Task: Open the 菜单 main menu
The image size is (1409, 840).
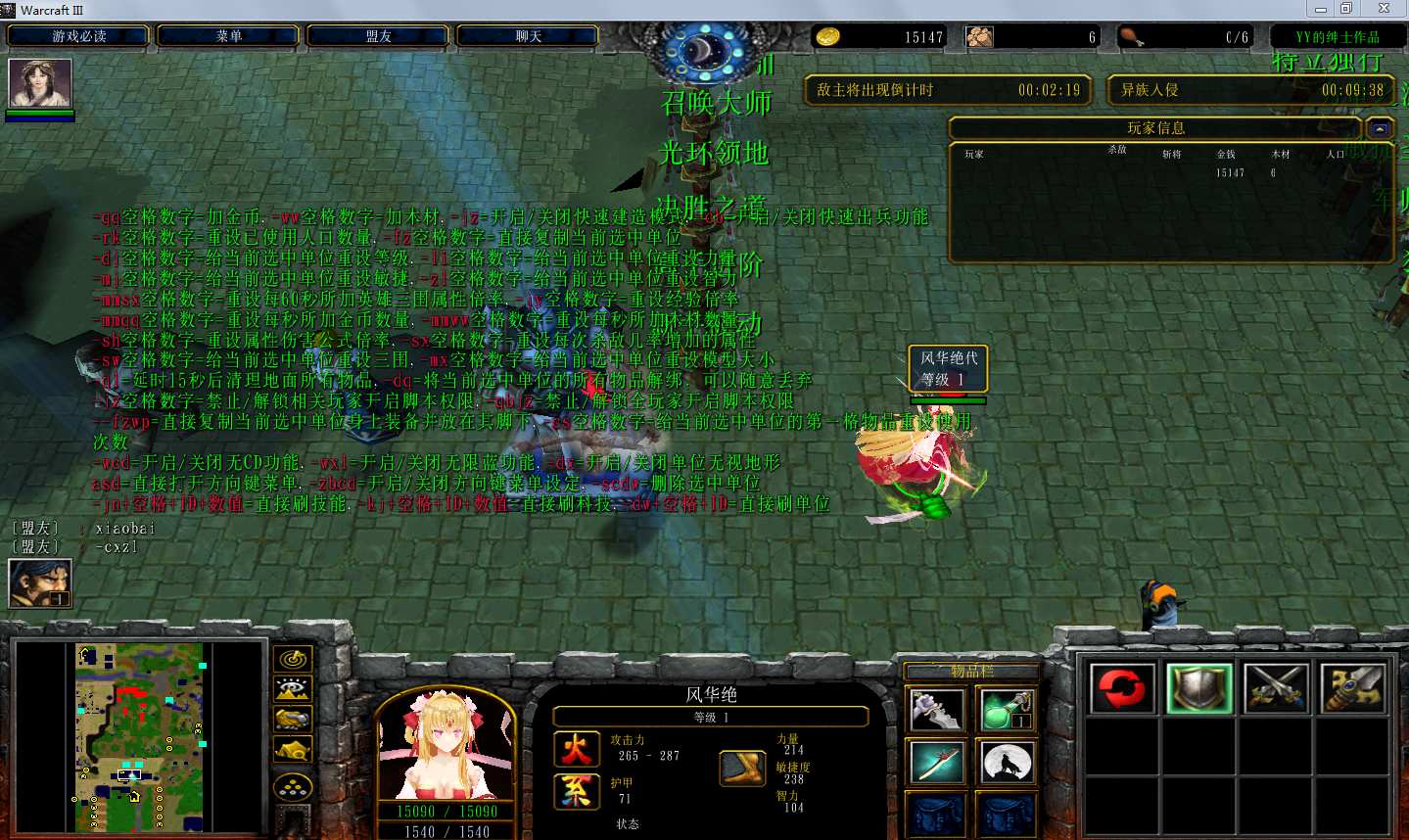Action: (229, 36)
